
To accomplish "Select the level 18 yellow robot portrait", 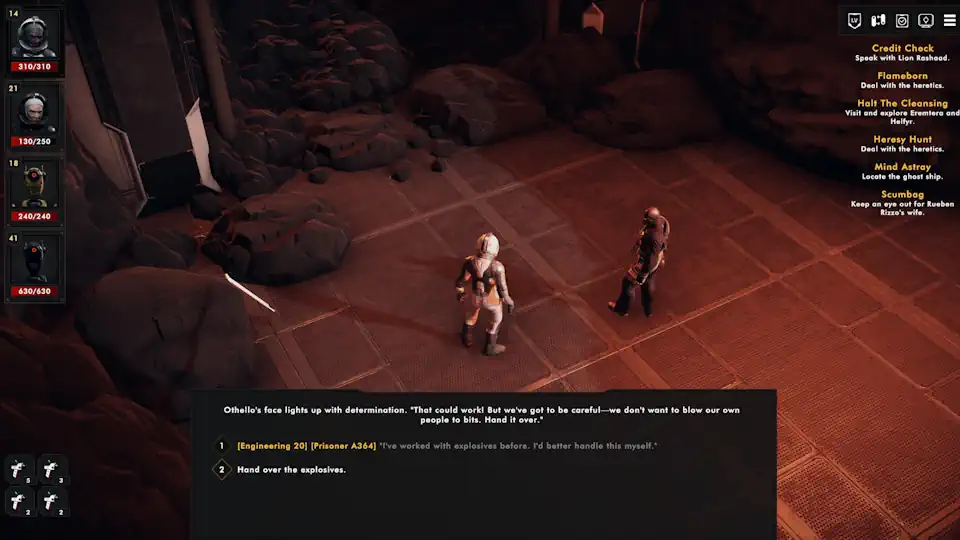I will [34, 187].
